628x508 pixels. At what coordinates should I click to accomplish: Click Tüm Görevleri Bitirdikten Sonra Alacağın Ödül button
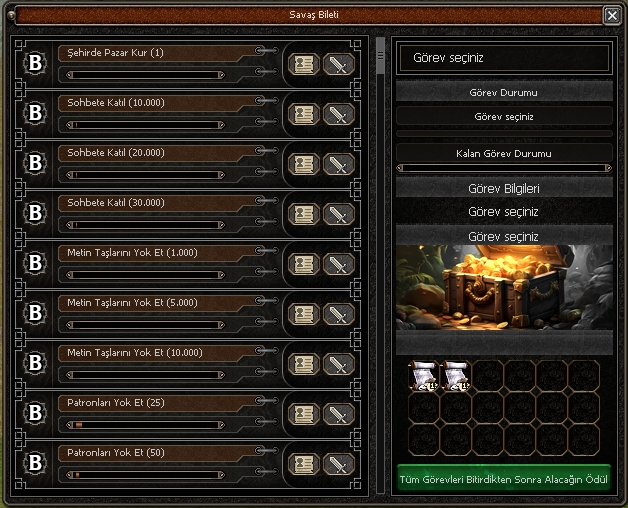pos(504,478)
